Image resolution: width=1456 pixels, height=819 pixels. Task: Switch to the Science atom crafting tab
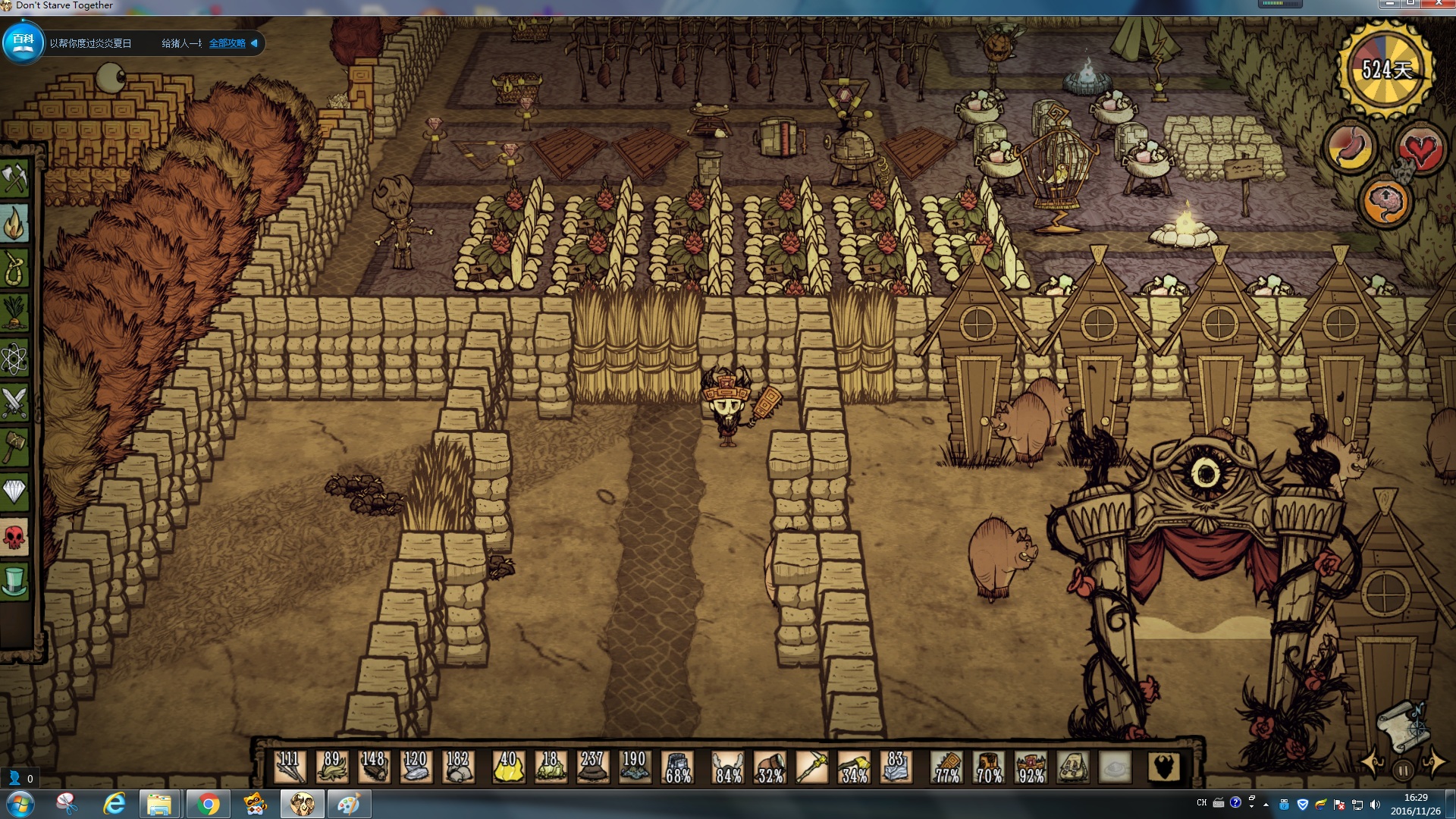[x=14, y=358]
